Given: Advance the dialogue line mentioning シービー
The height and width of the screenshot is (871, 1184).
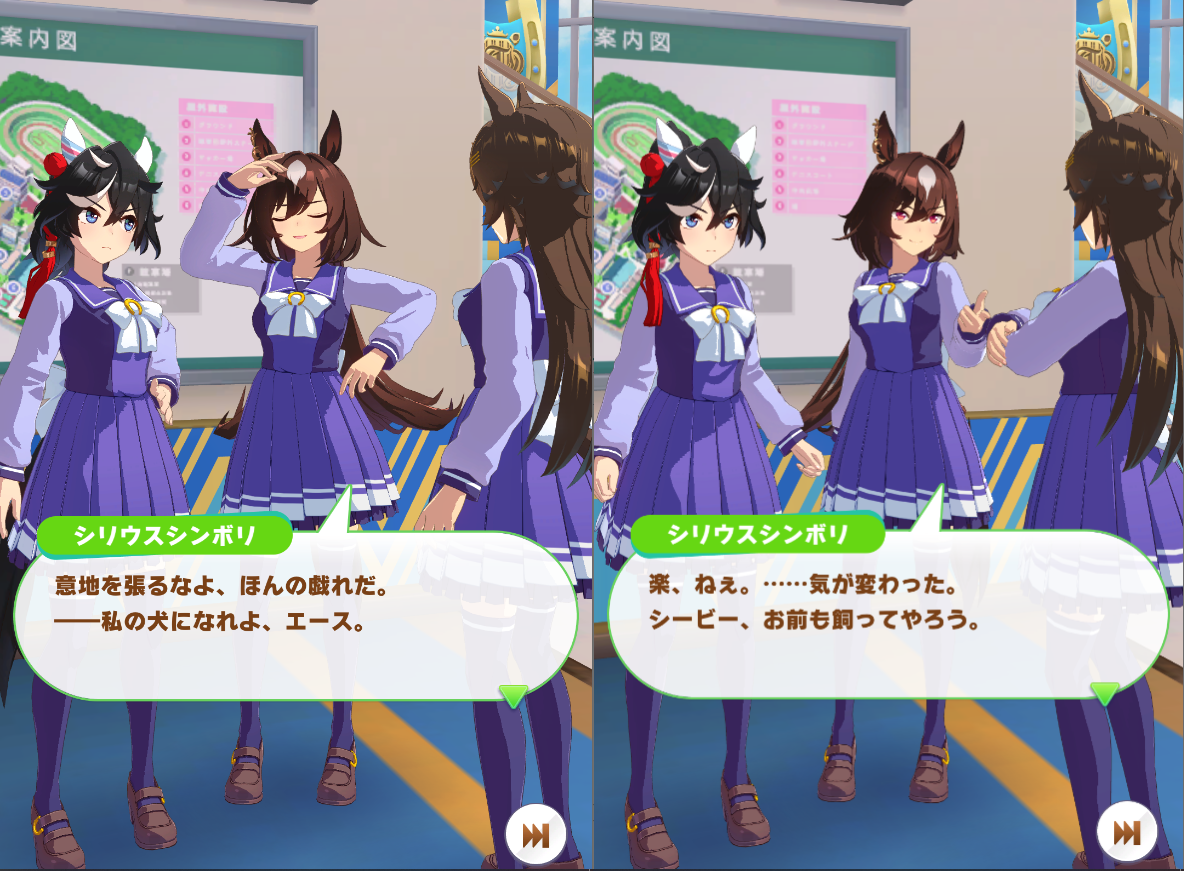Looking at the screenshot, I should 887,611.
